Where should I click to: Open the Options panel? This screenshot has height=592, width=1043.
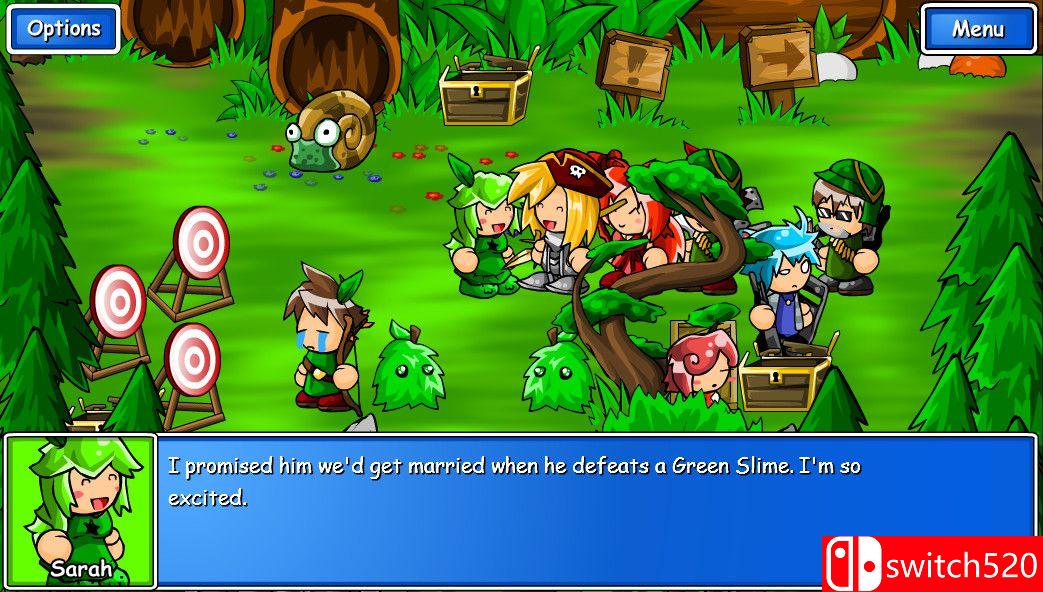63,29
